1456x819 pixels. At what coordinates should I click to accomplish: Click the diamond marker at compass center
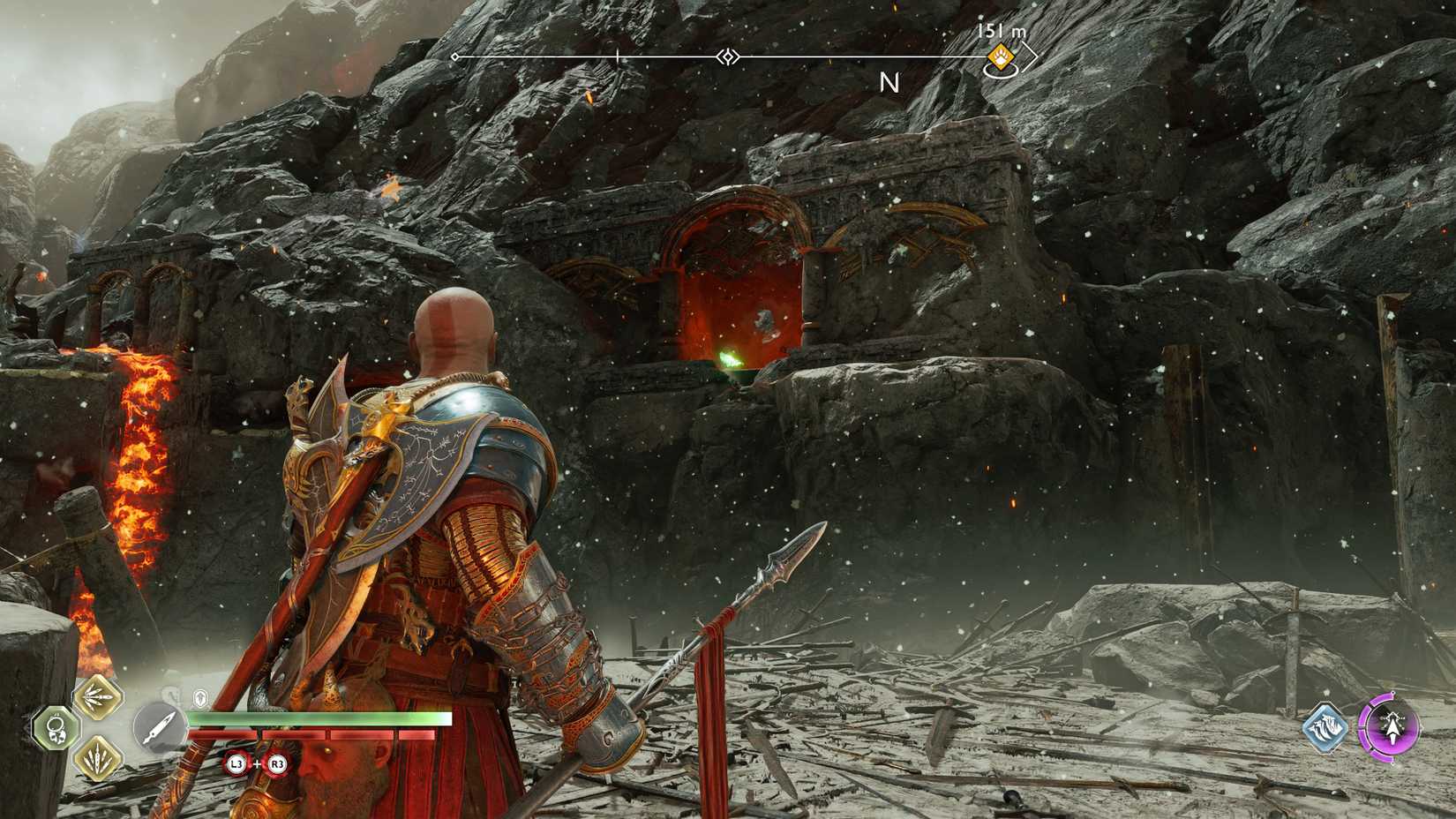coord(726,56)
